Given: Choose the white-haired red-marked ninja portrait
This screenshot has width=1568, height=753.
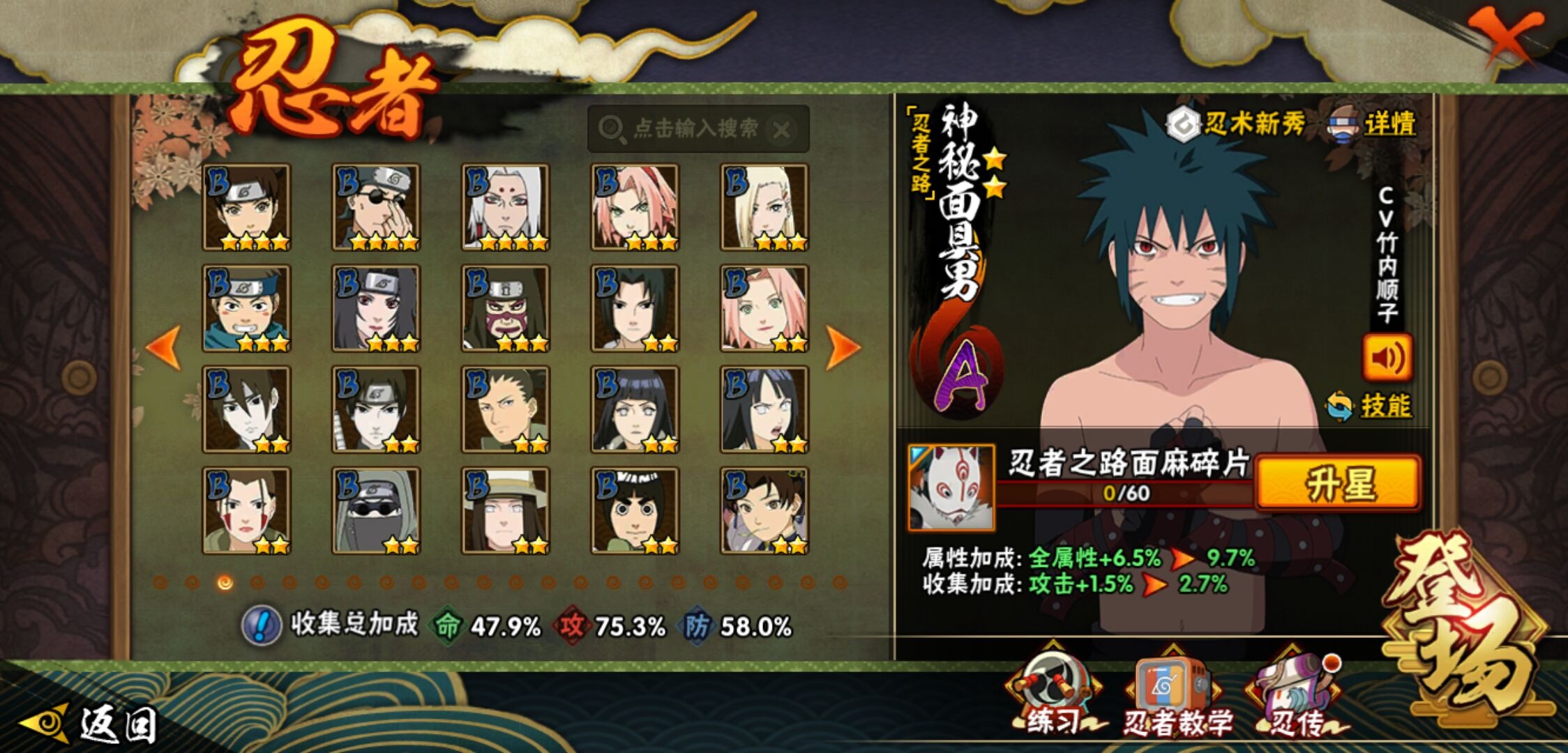Looking at the screenshot, I should [506, 207].
